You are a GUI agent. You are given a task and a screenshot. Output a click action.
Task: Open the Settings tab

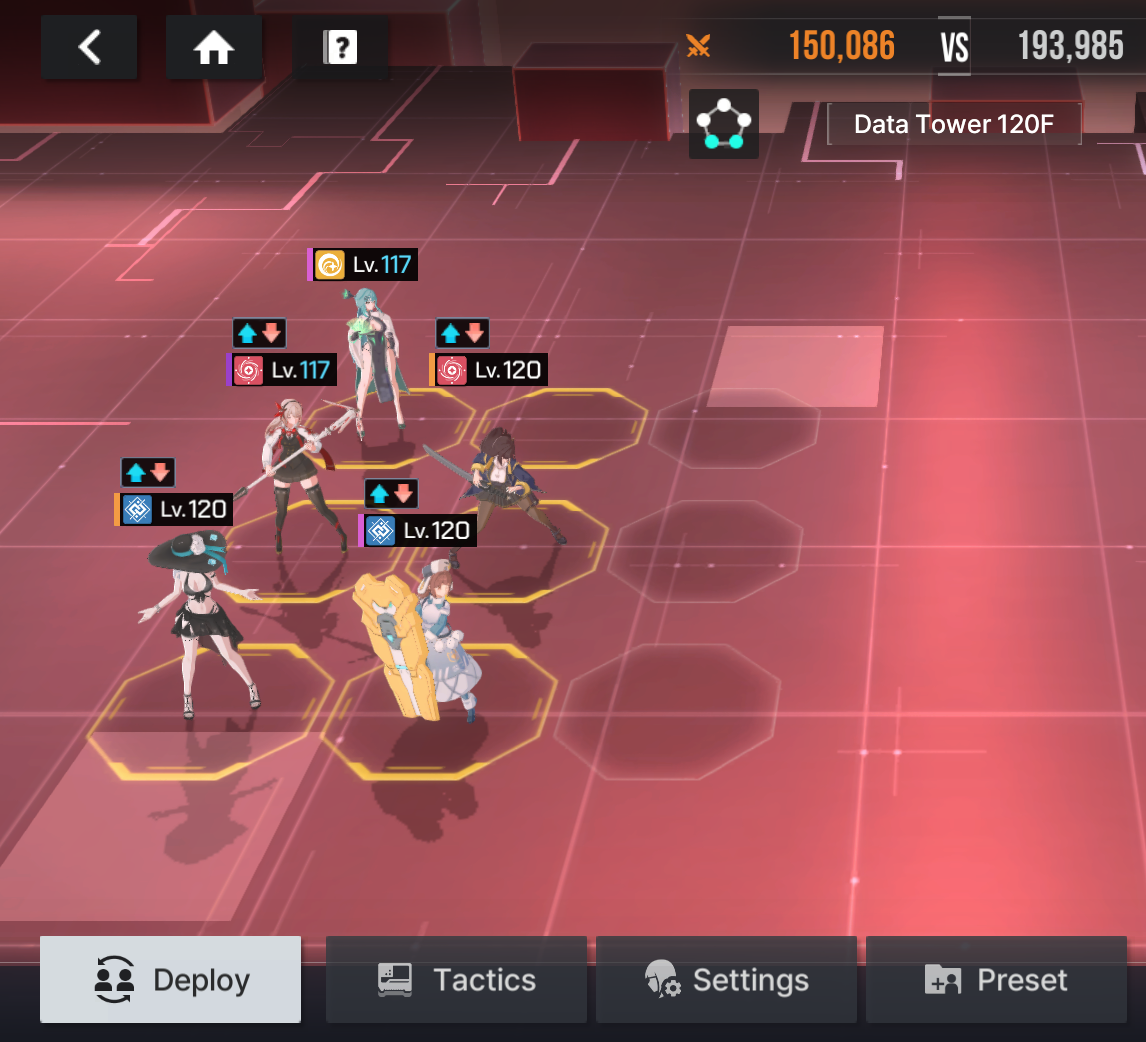(x=726, y=980)
